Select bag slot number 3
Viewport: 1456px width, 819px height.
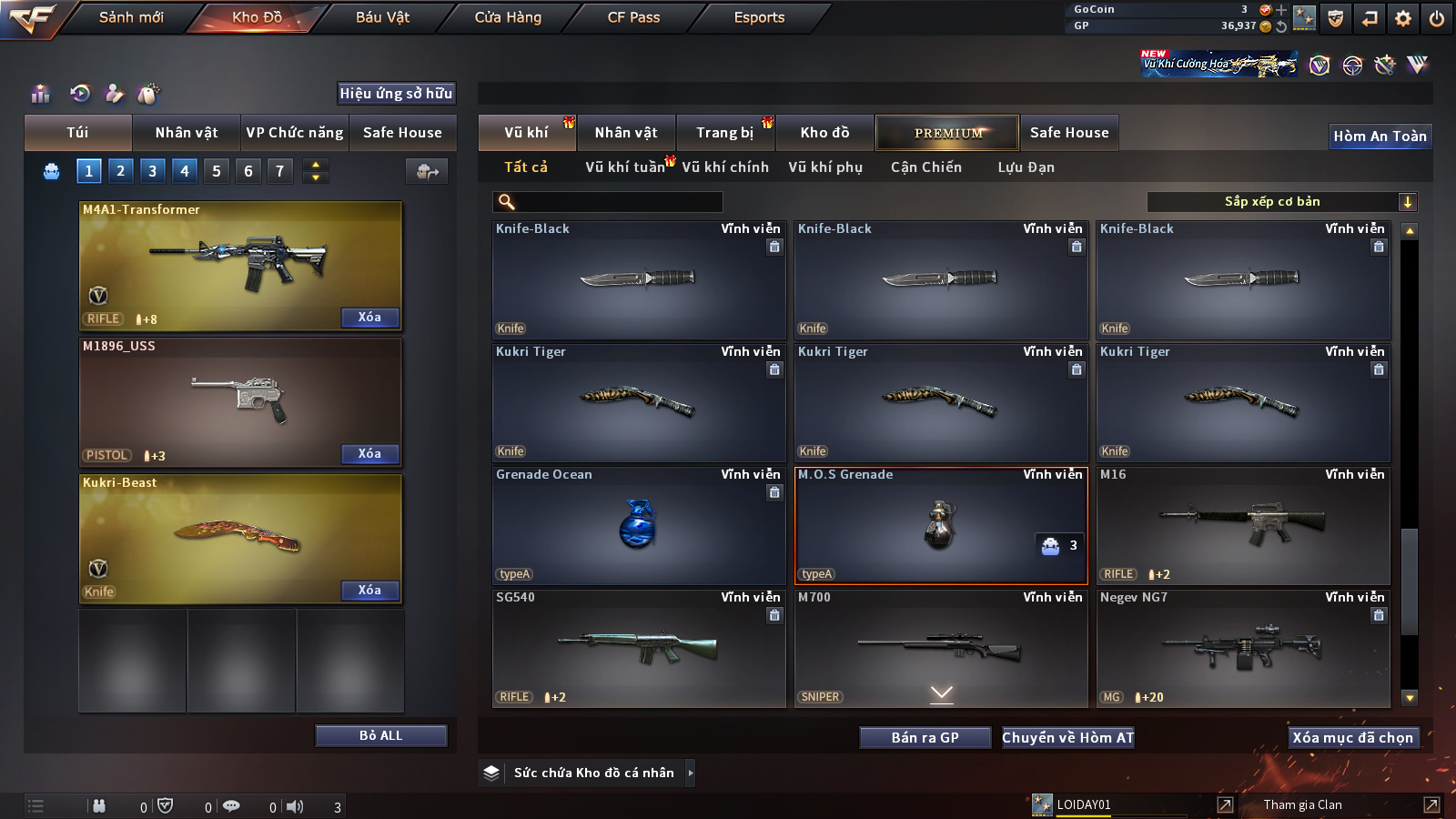[152, 170]
